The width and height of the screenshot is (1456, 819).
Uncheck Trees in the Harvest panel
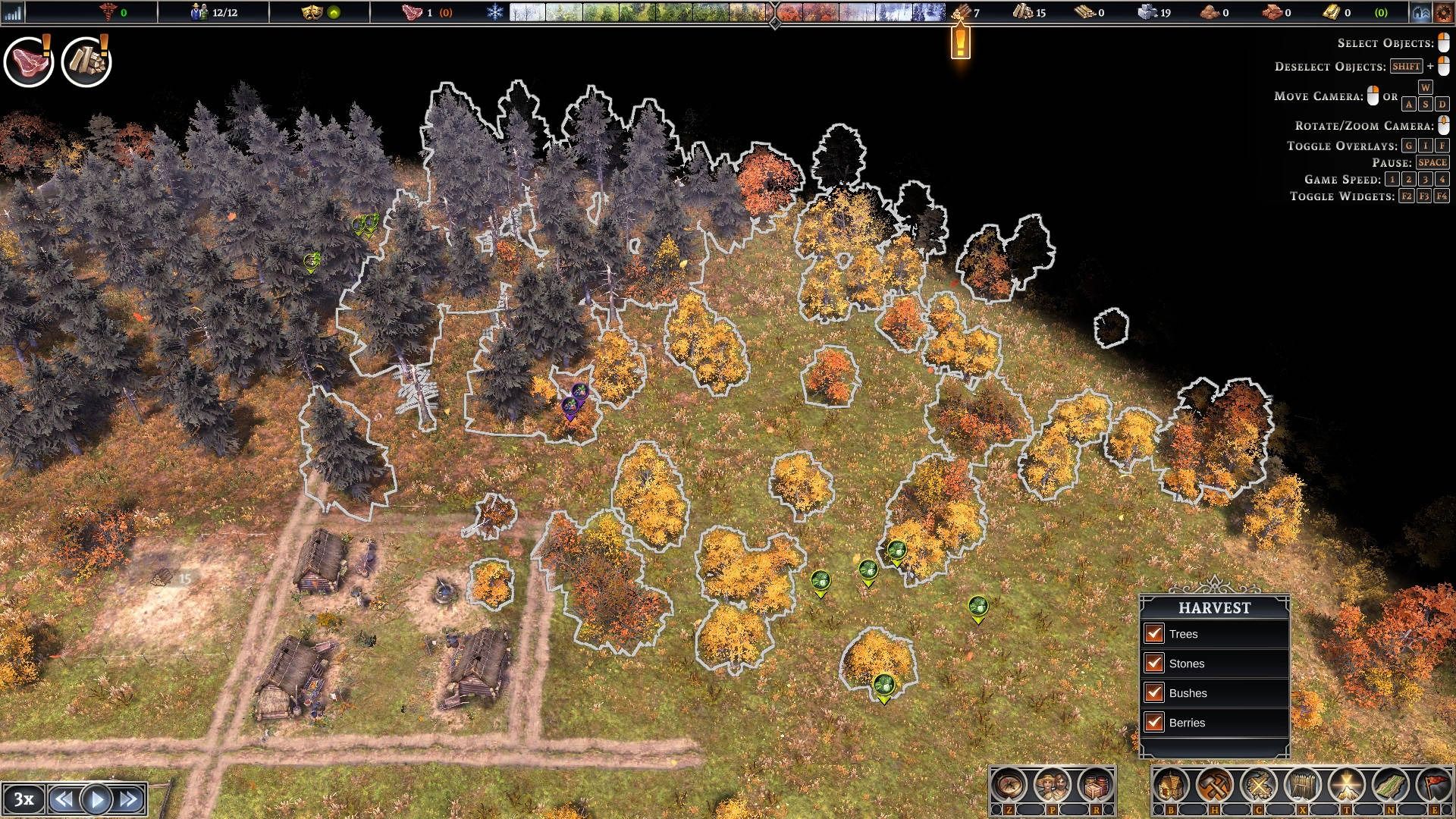[x=1154, y=634]
